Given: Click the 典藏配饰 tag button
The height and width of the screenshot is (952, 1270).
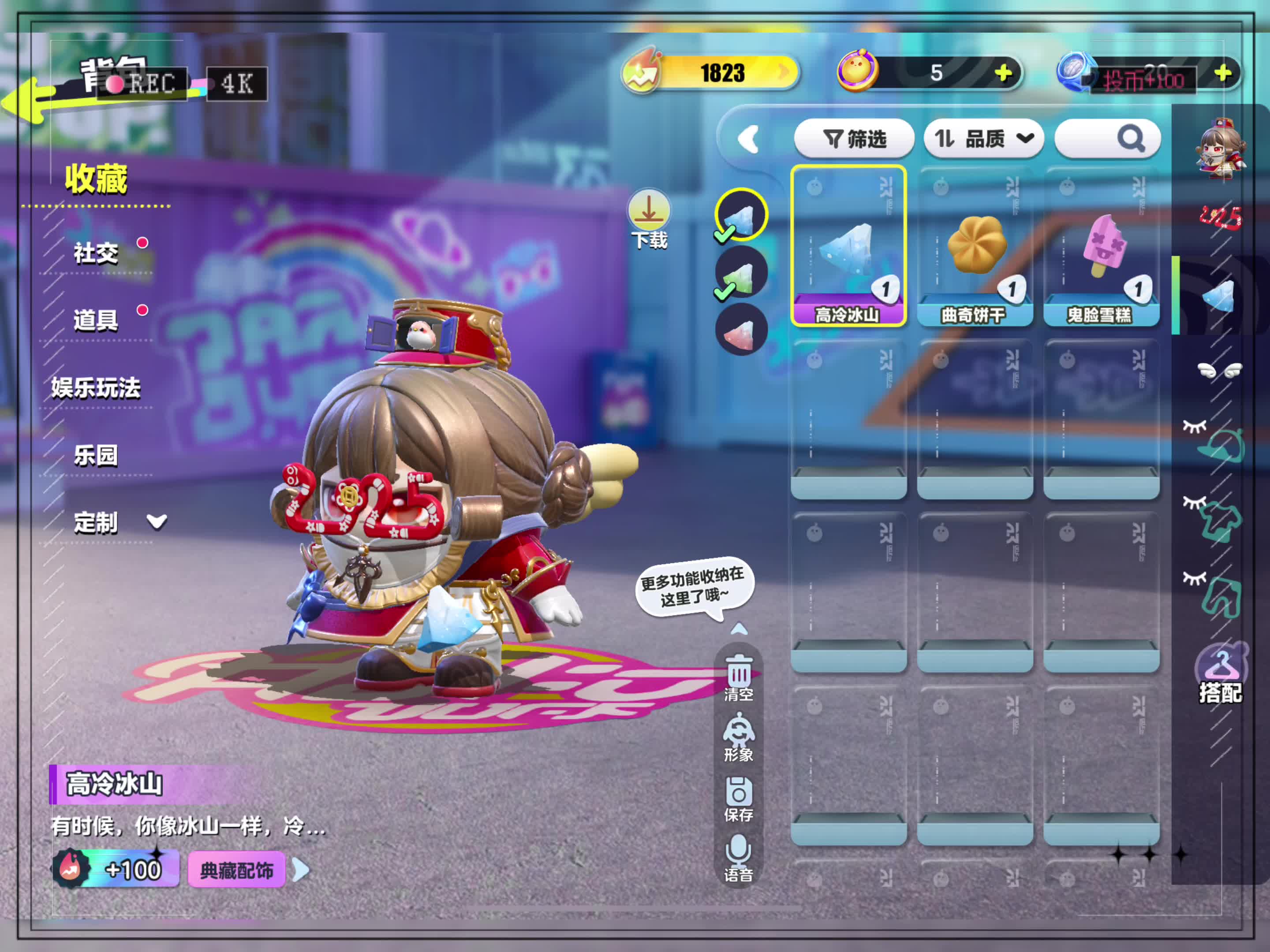Looking at the screenshot, I should point(236,870).
